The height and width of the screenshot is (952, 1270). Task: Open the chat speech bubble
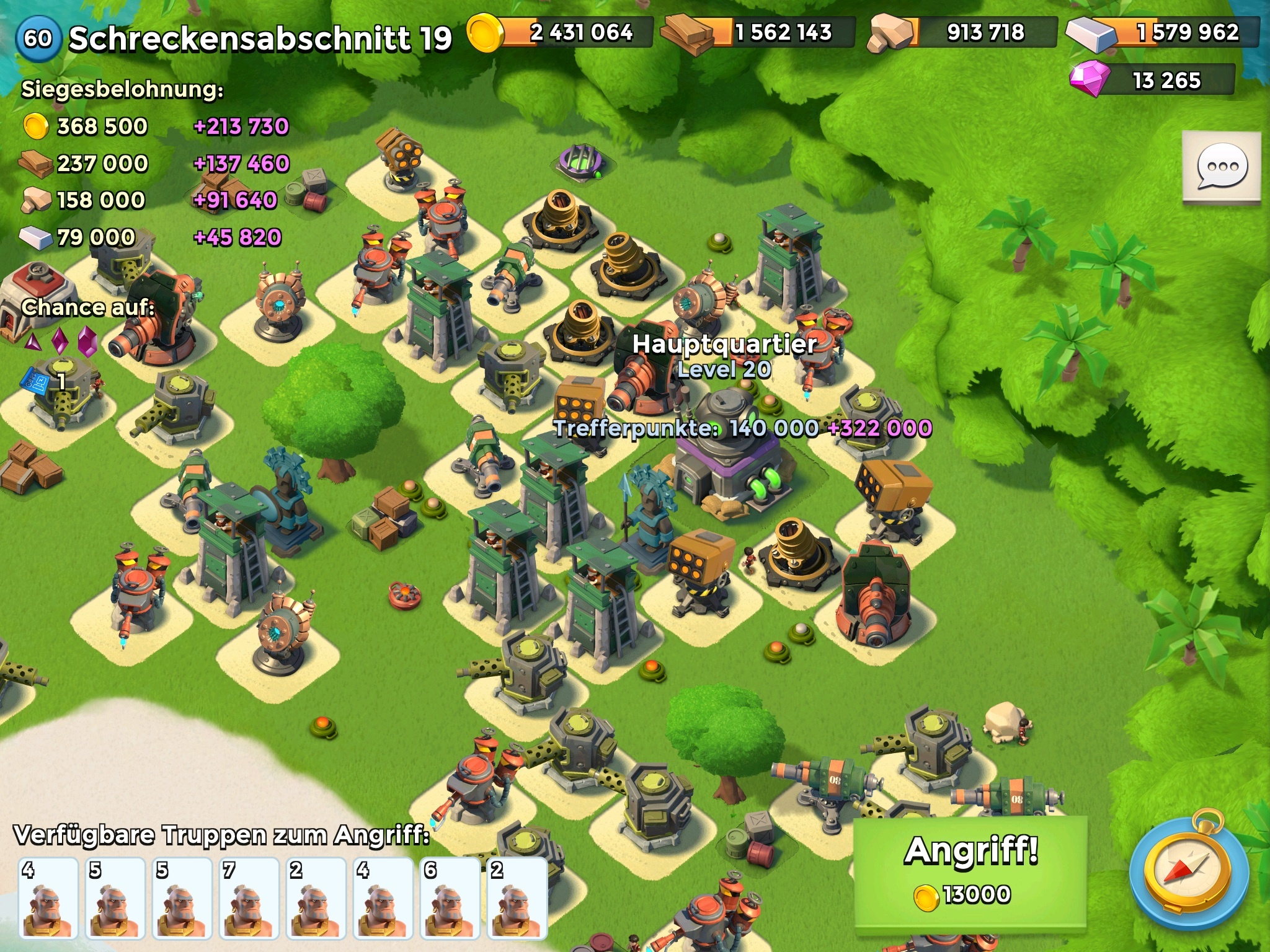(1222, 166)
